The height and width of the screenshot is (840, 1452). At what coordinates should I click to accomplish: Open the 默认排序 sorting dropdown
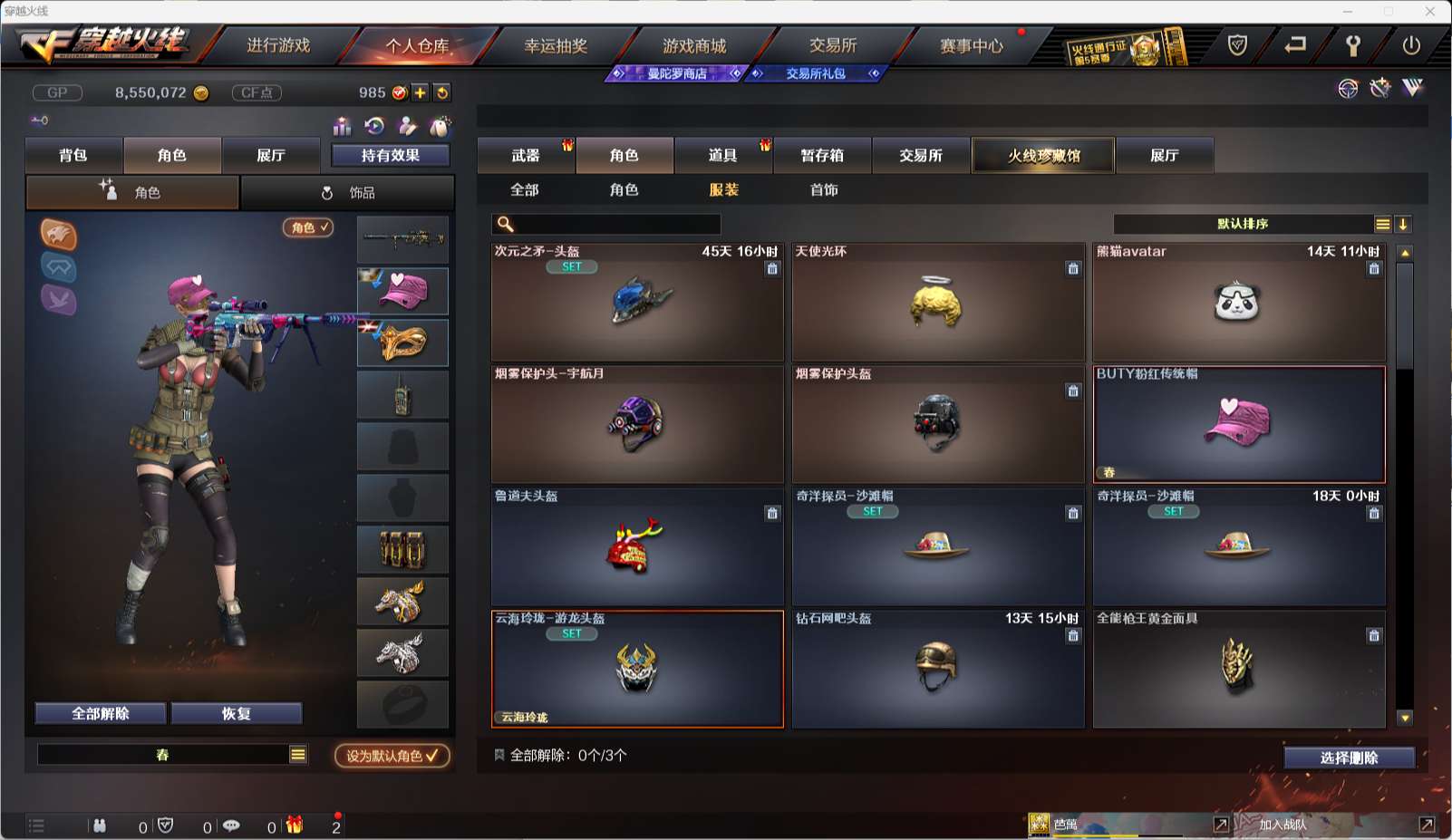pos(1242,224)
